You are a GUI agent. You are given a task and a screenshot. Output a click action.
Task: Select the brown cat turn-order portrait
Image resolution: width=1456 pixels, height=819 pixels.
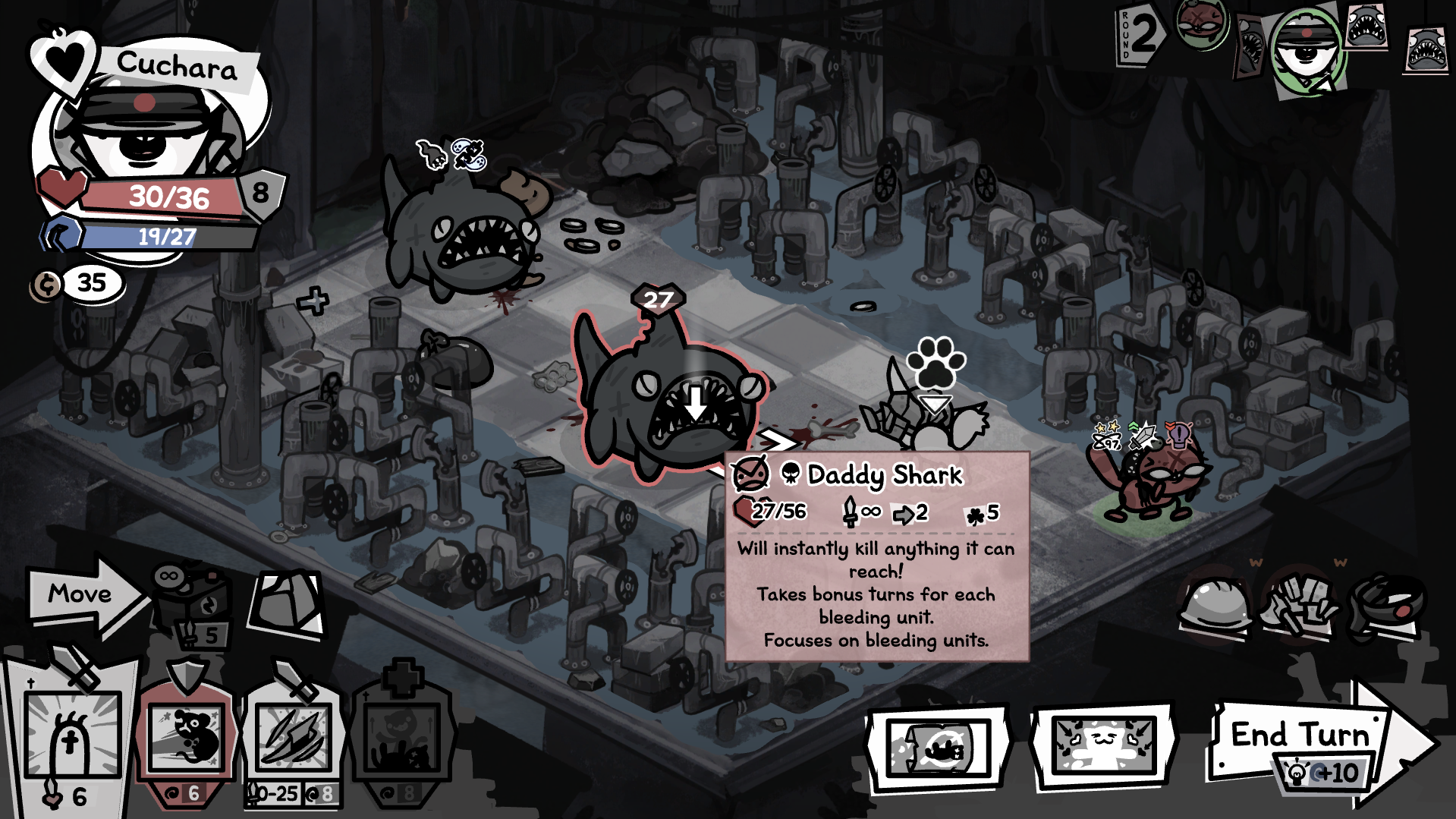[x=1200, y=23]
